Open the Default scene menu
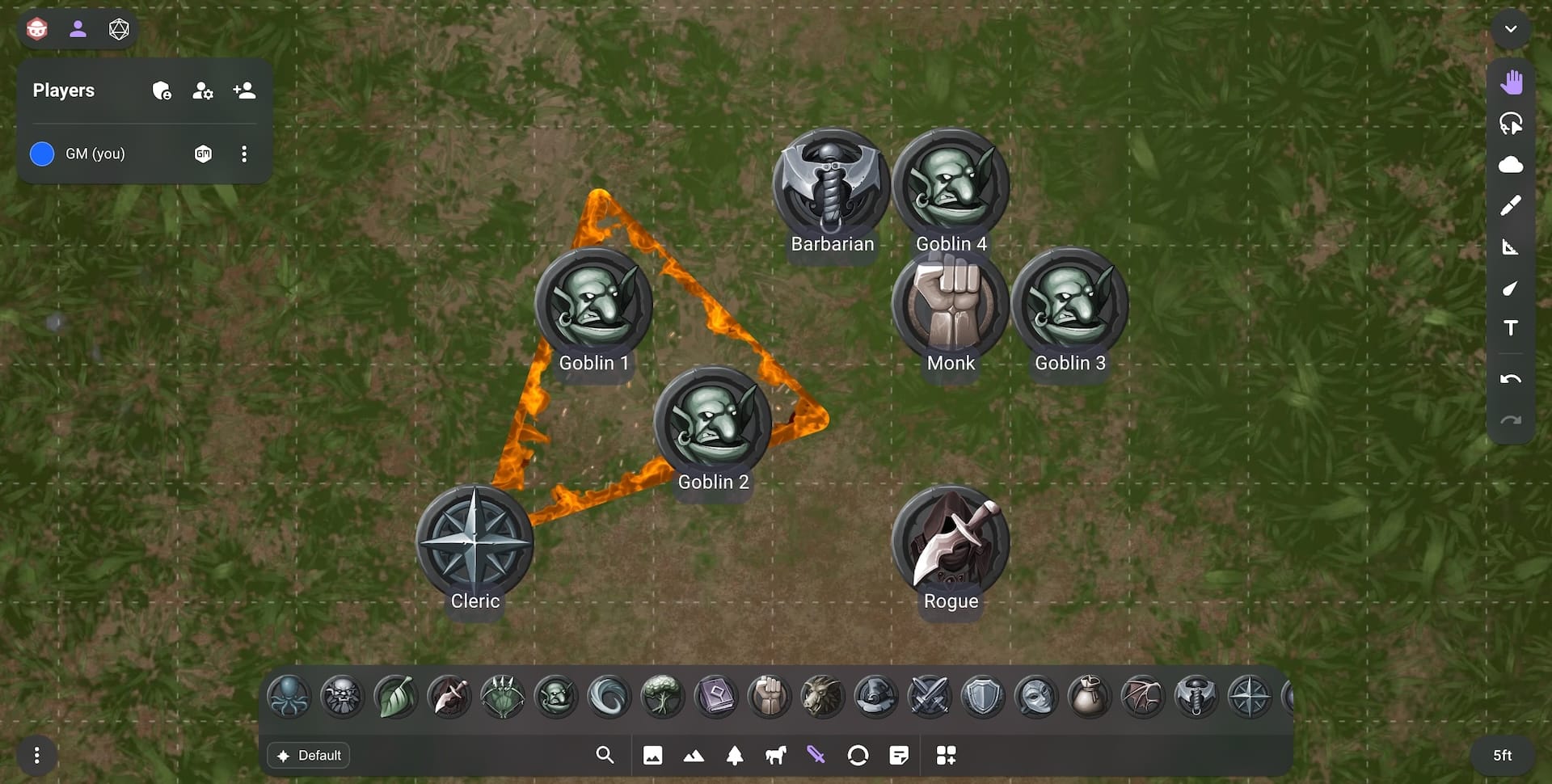Viewport: 1552px width, 784px height. click(x=309, y=755)
